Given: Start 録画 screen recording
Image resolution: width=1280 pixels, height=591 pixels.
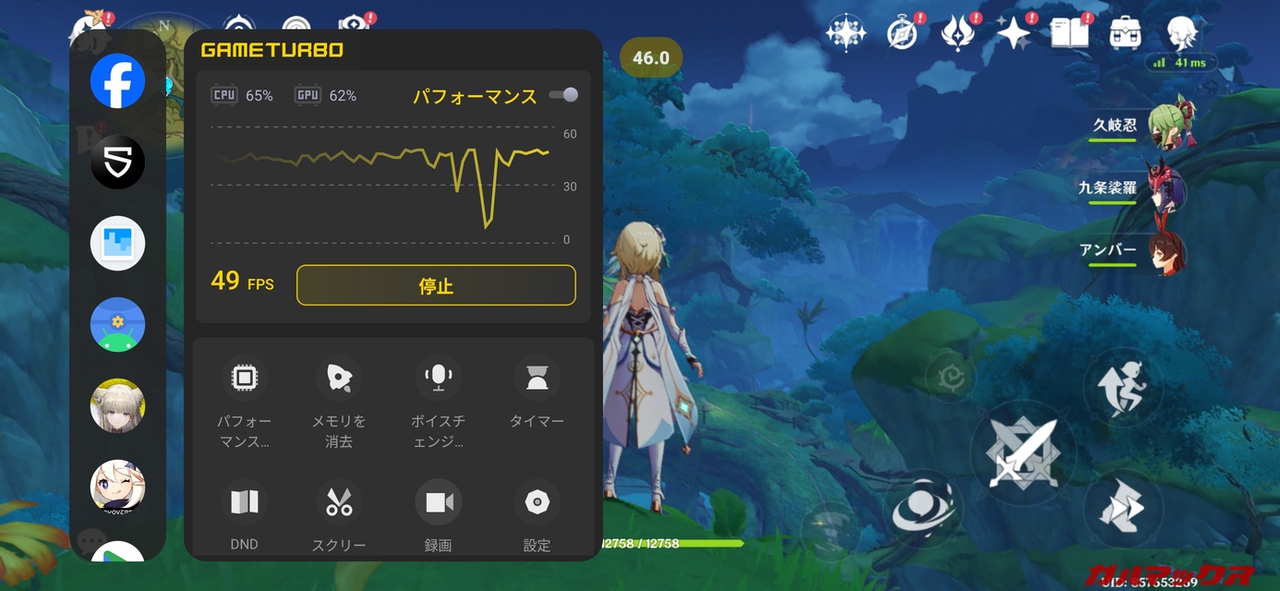Looking at the screenshot, I should click(x=438, y=502).
